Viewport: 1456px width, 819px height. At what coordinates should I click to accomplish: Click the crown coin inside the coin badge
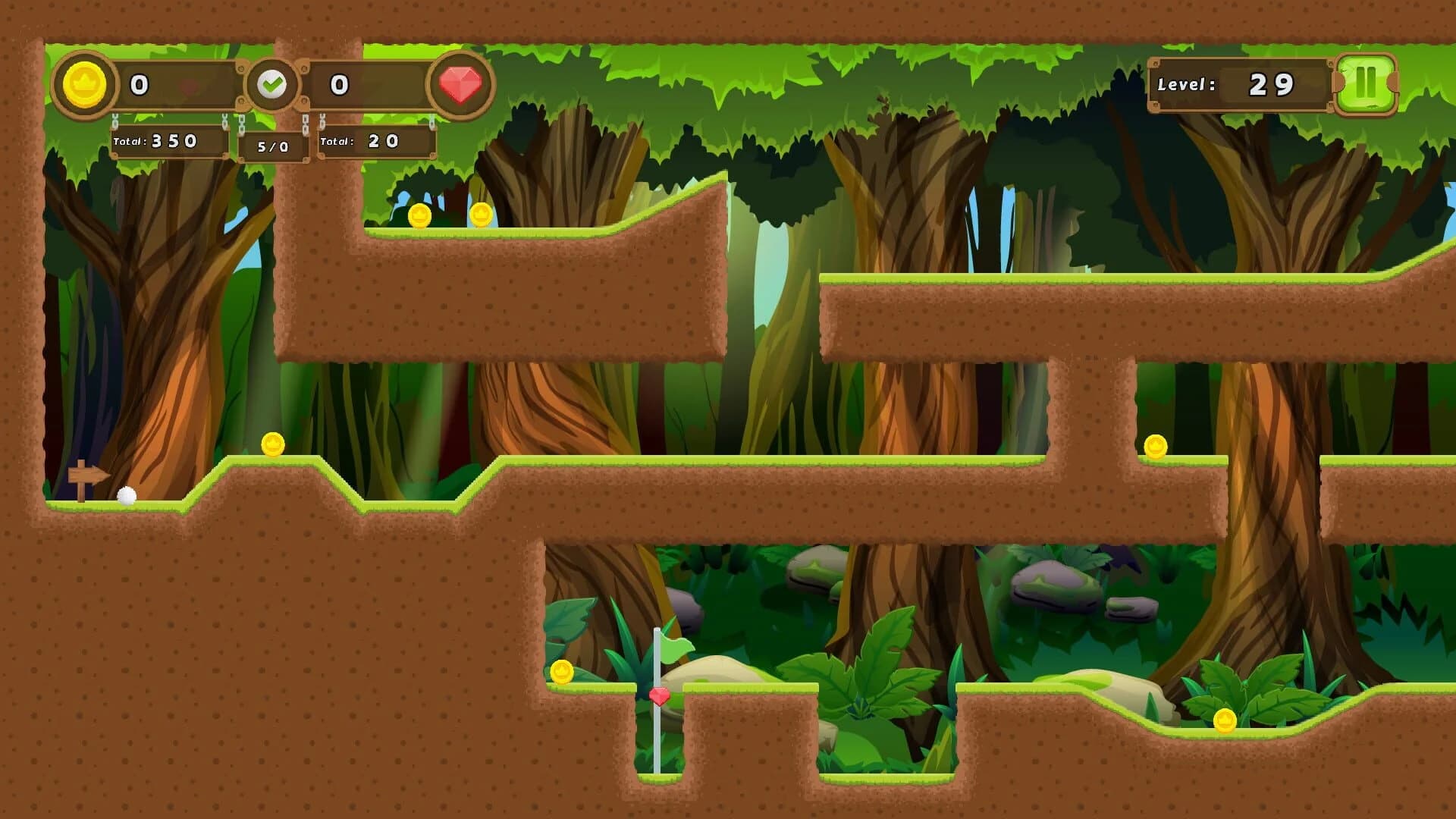pos(85,83)
